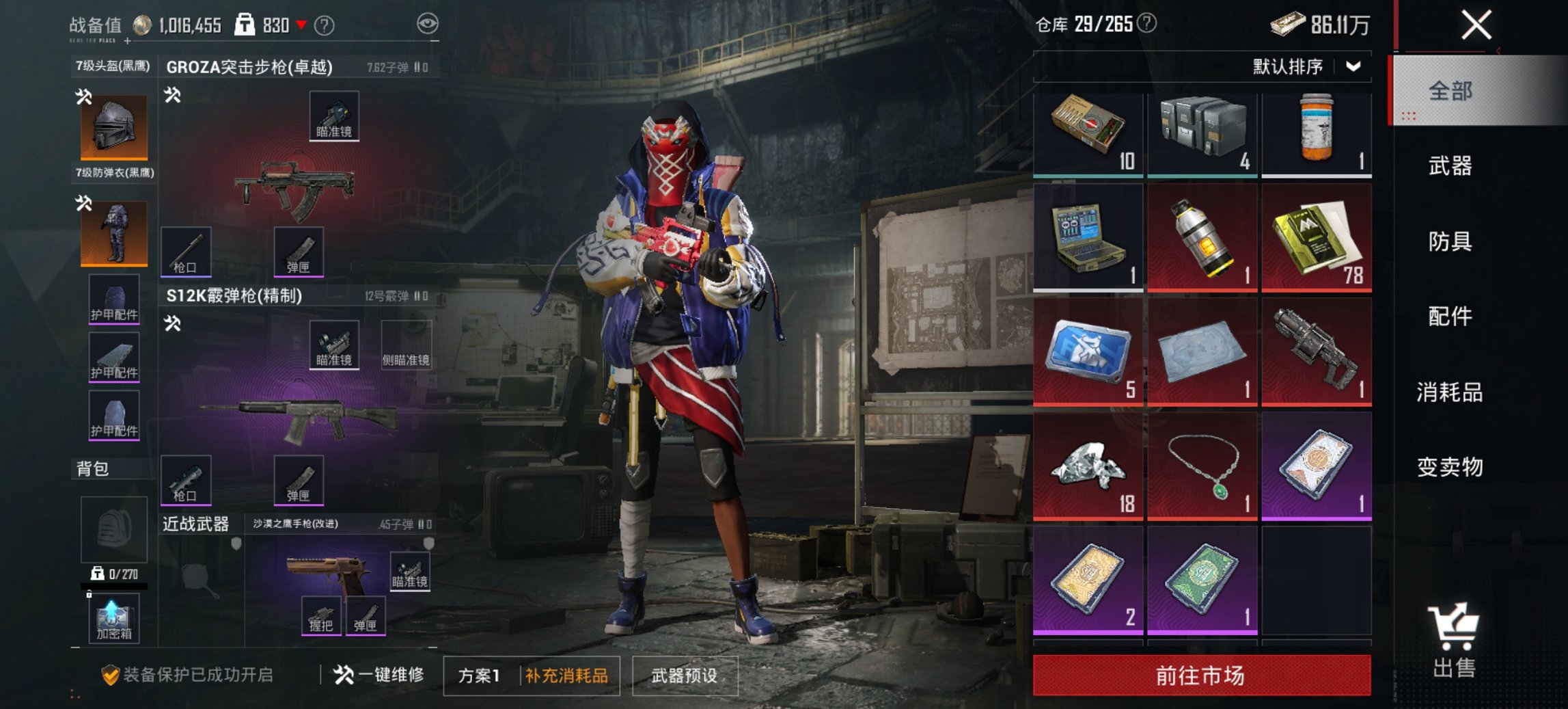Click the 0/270 backpack capacity bar
The image size is (1568, 709).
115,576
